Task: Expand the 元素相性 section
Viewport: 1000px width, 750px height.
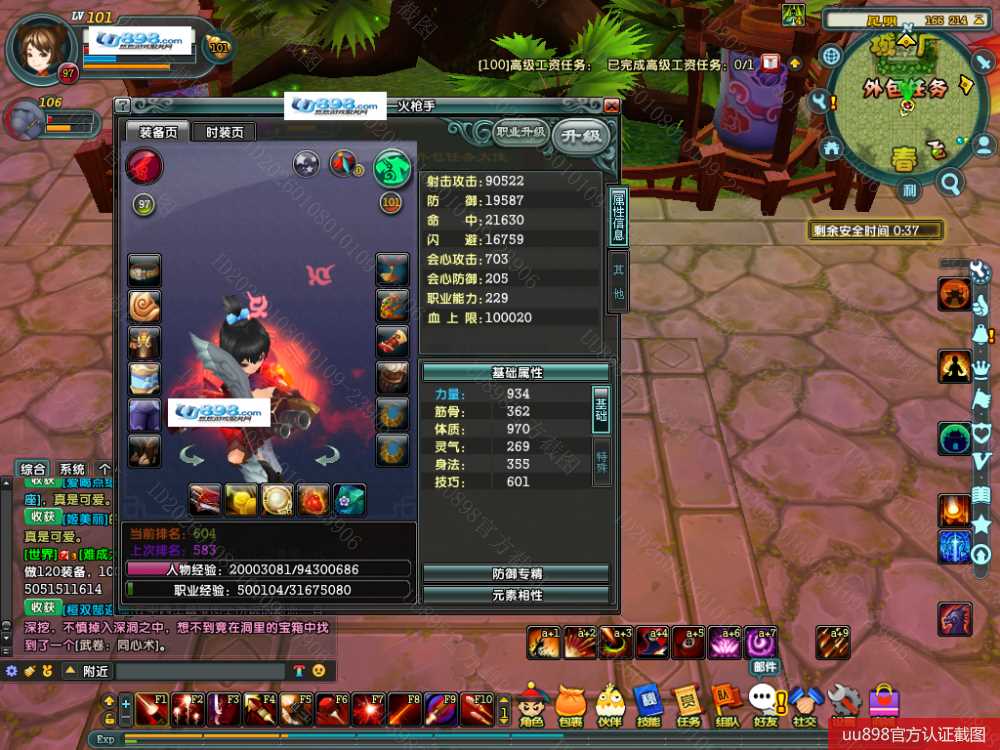Action: tap(516, 595)
